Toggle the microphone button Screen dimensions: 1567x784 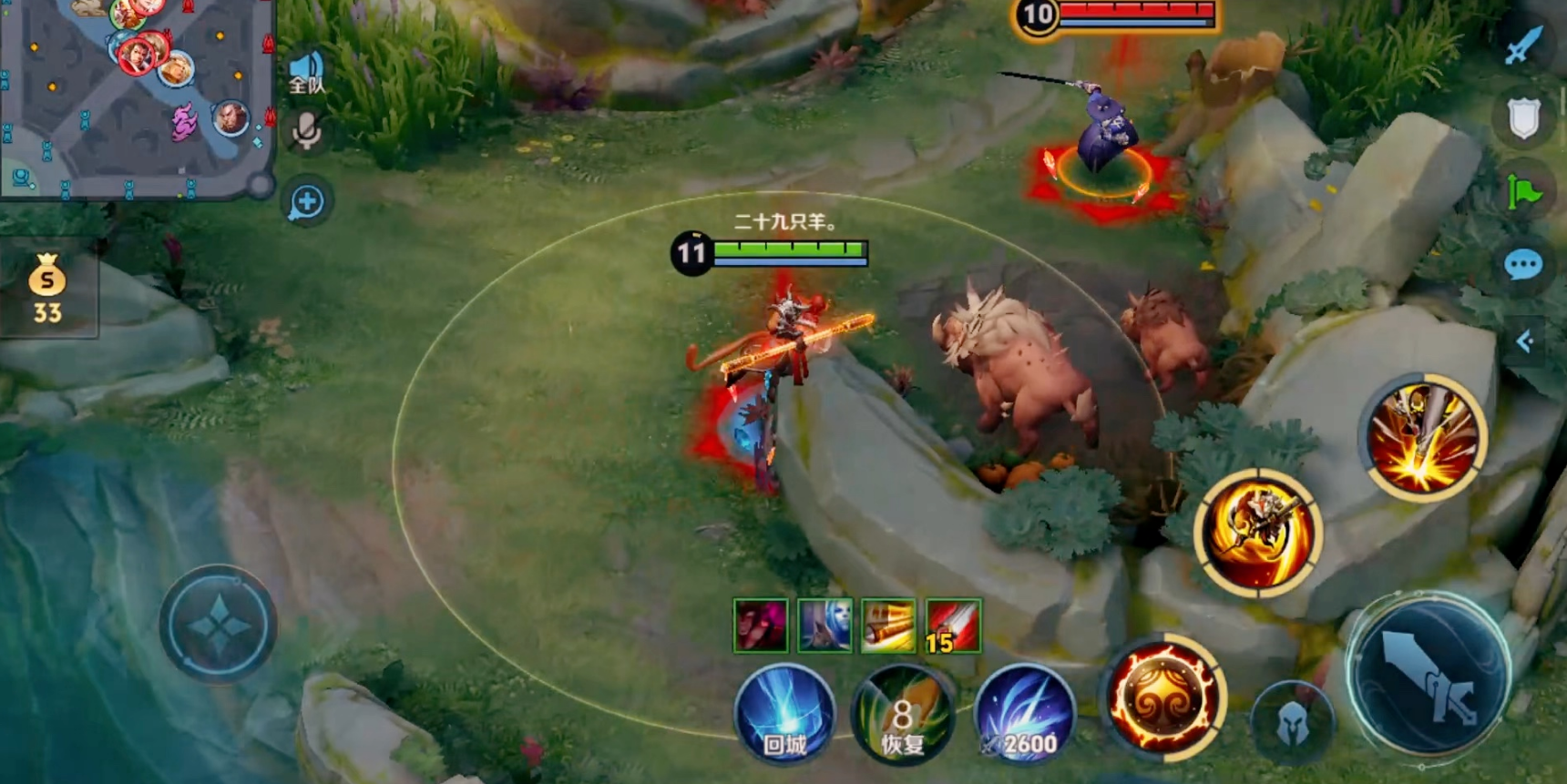306,133
